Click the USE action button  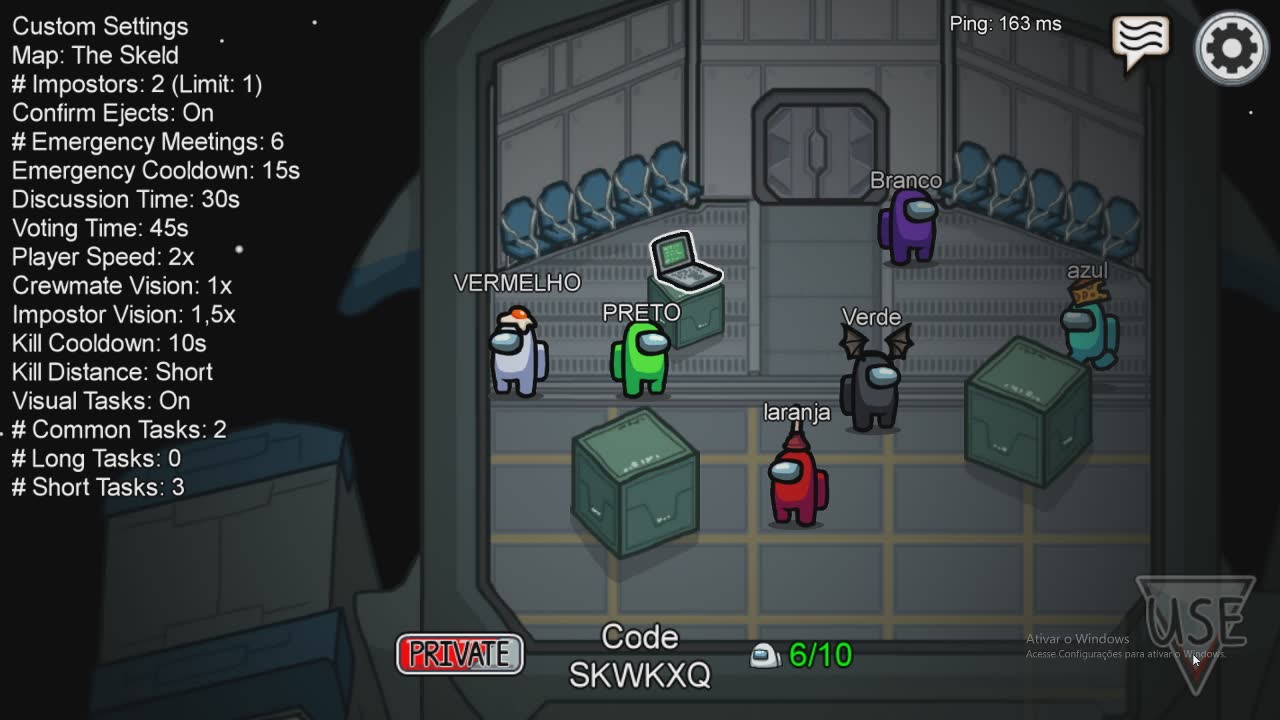click(x=1196, y=630)
